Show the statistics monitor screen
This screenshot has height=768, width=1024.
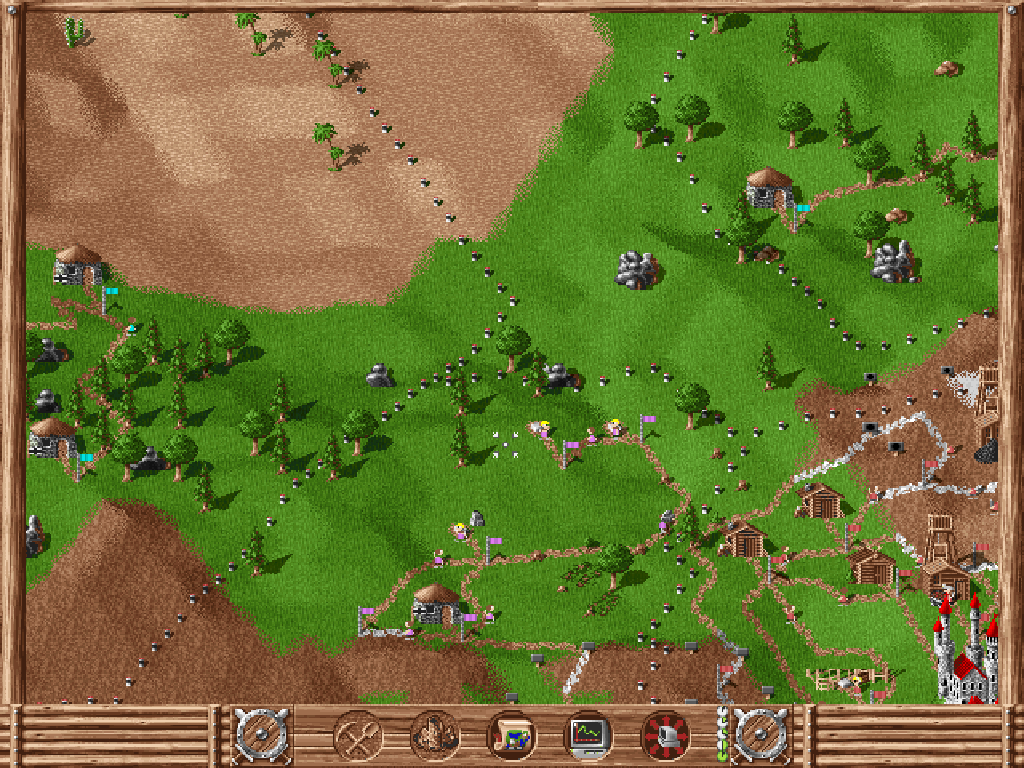(x=589, y=736)
